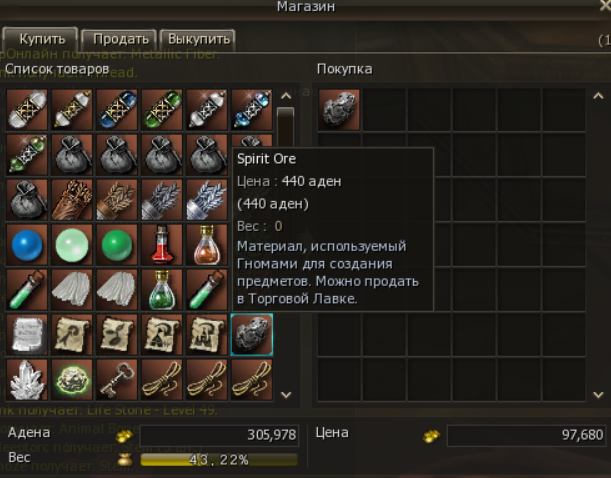Pick the orange potion flask
The width and height of the screenshot is (611, 478).
(x=206, y=245)
